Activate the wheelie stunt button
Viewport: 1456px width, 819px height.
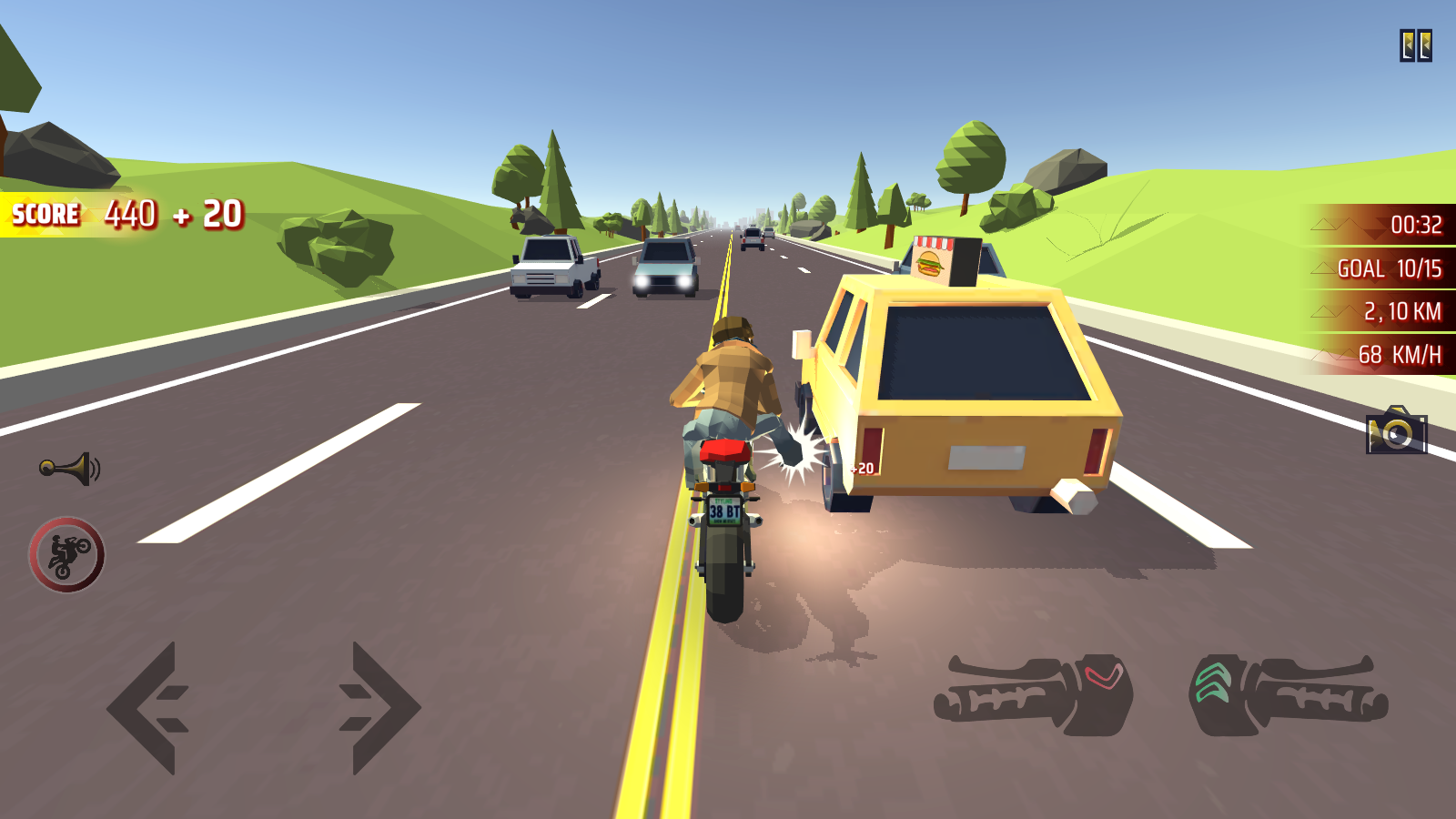pos(68,553)
